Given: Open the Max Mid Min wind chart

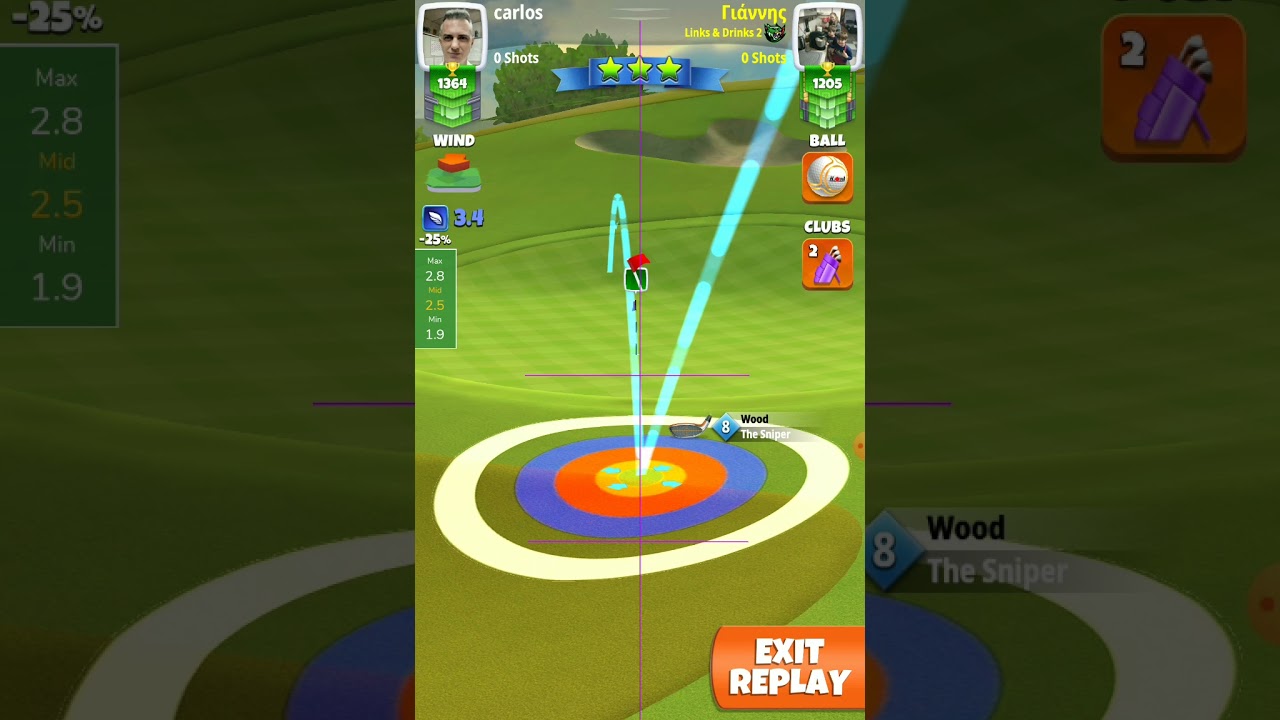Looking at the screenshot, I should [x=435, y=298].
